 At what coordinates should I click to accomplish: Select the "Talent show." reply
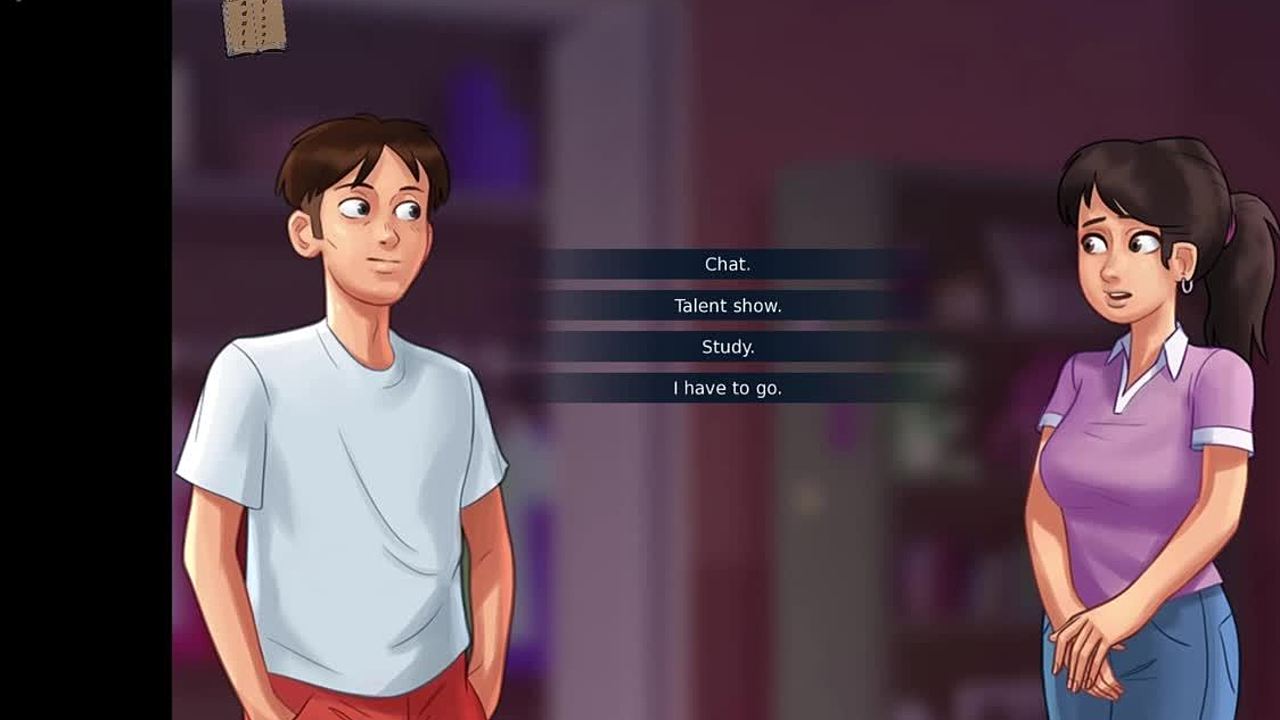[x=727, y=306]
